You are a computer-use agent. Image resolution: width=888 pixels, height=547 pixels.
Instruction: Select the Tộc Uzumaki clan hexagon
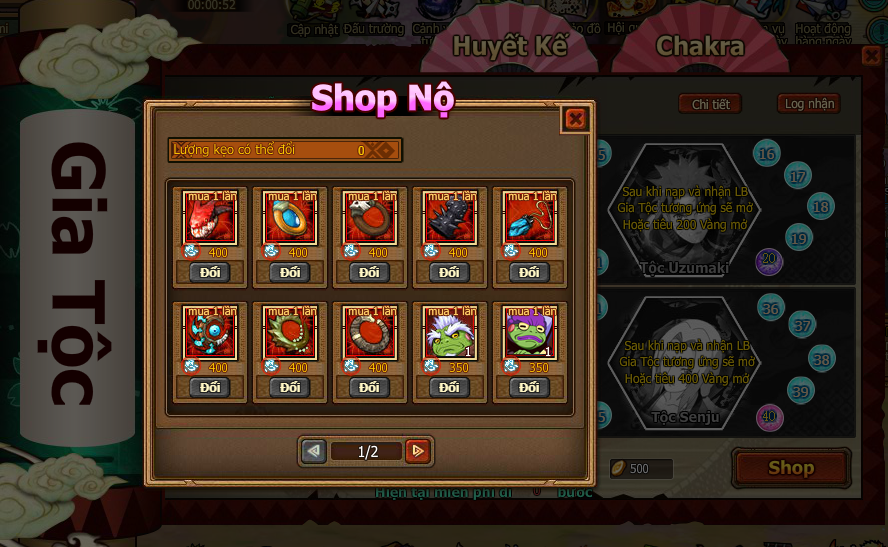click(x=684, y=212)
